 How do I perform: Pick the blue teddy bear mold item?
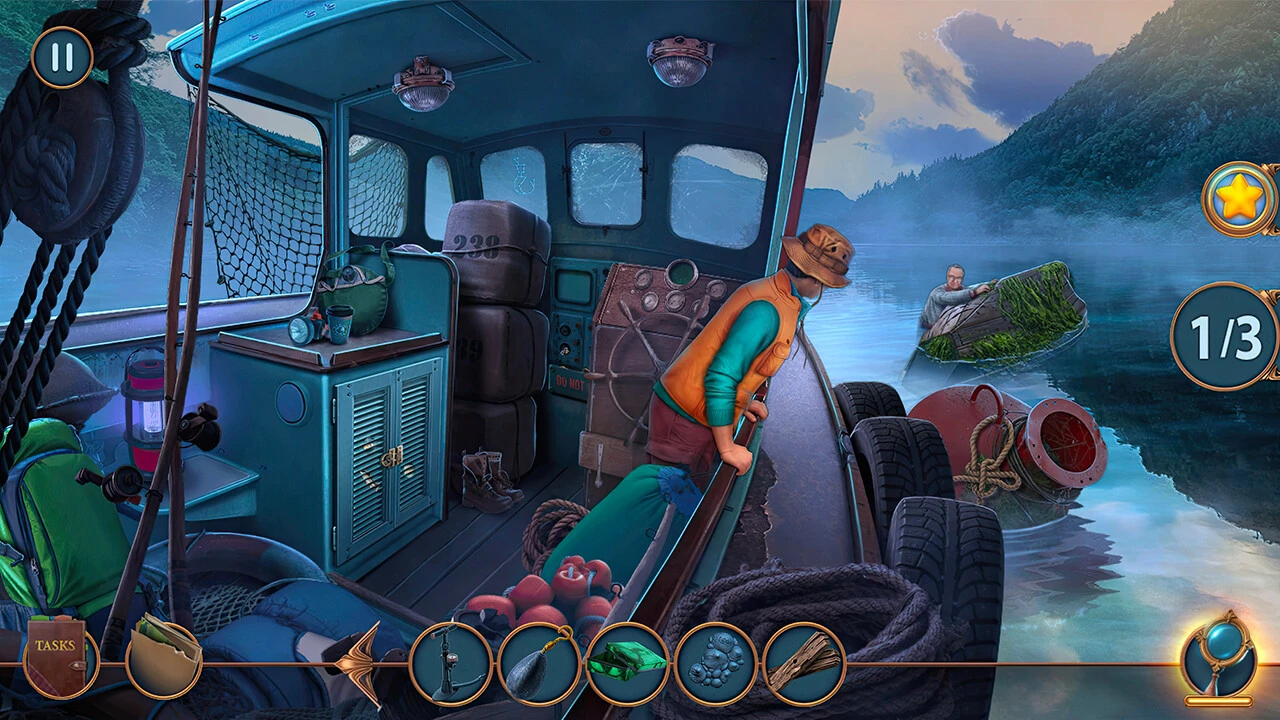pyautogui.click(x=715, y=663)
